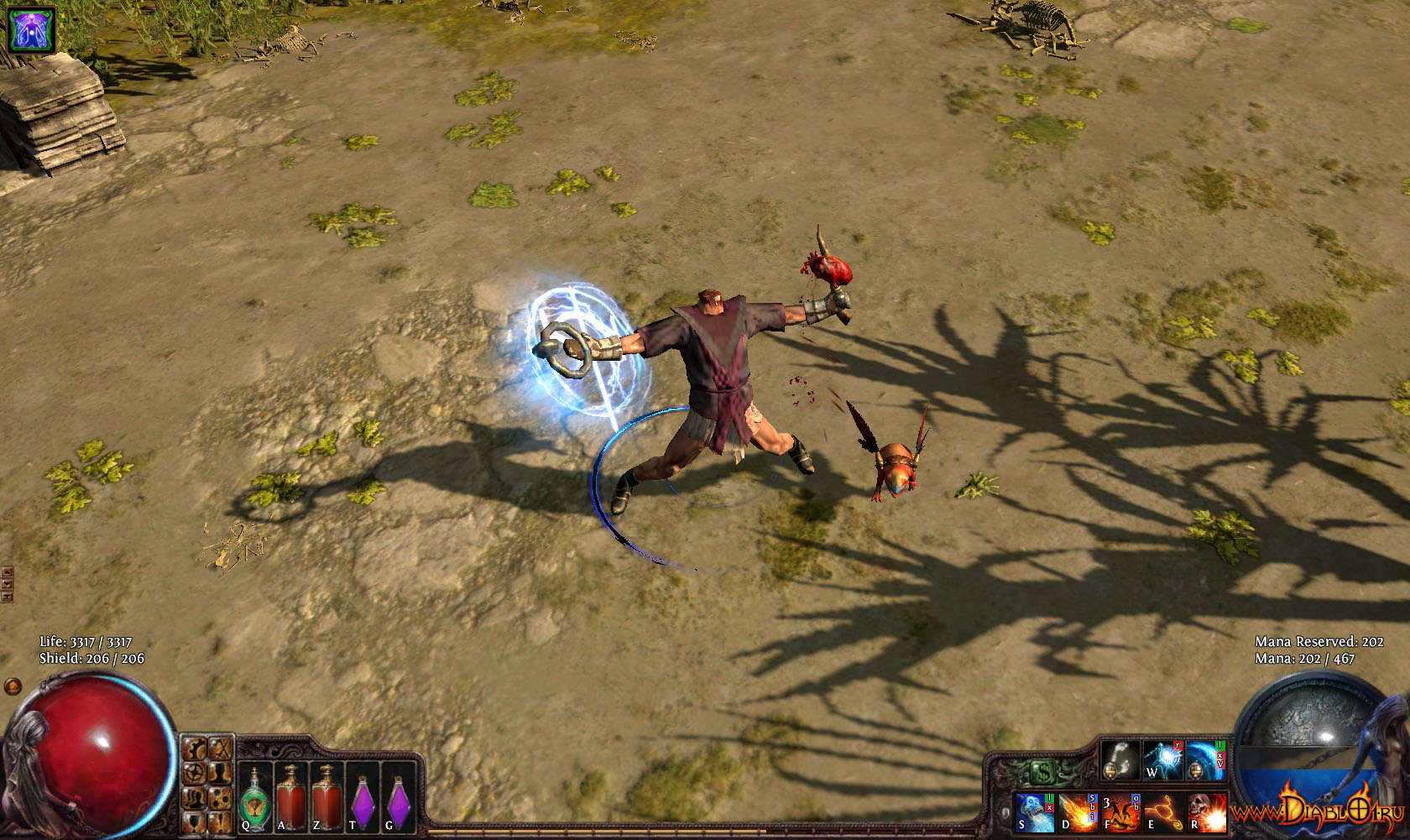Image resolution: width=1410 pixels, height=840 pixels.
Task: Activate the lightning caster skill on W
Action: coord(1162,759)
